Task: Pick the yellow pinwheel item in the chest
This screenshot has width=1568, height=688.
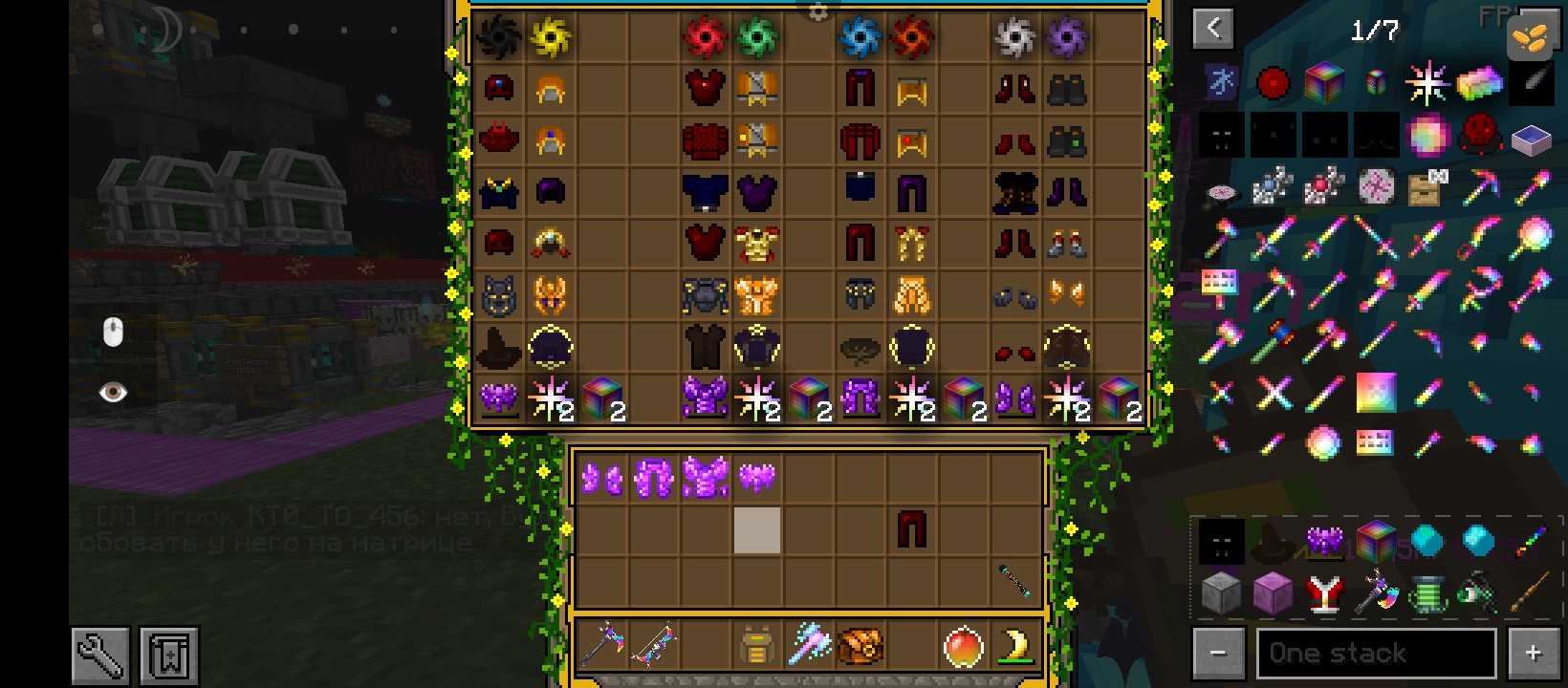Action: 551,38
